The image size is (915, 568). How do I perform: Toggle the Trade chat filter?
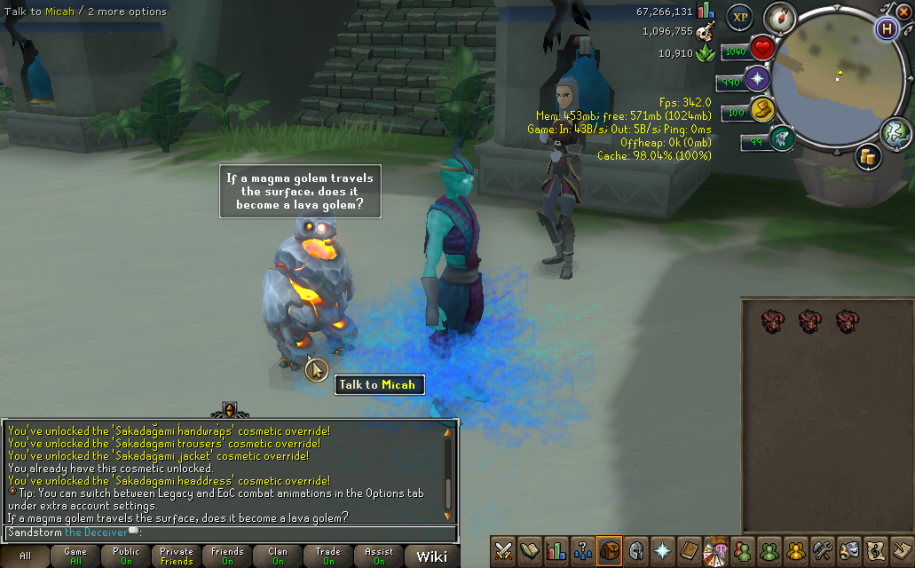pos(328,556)
